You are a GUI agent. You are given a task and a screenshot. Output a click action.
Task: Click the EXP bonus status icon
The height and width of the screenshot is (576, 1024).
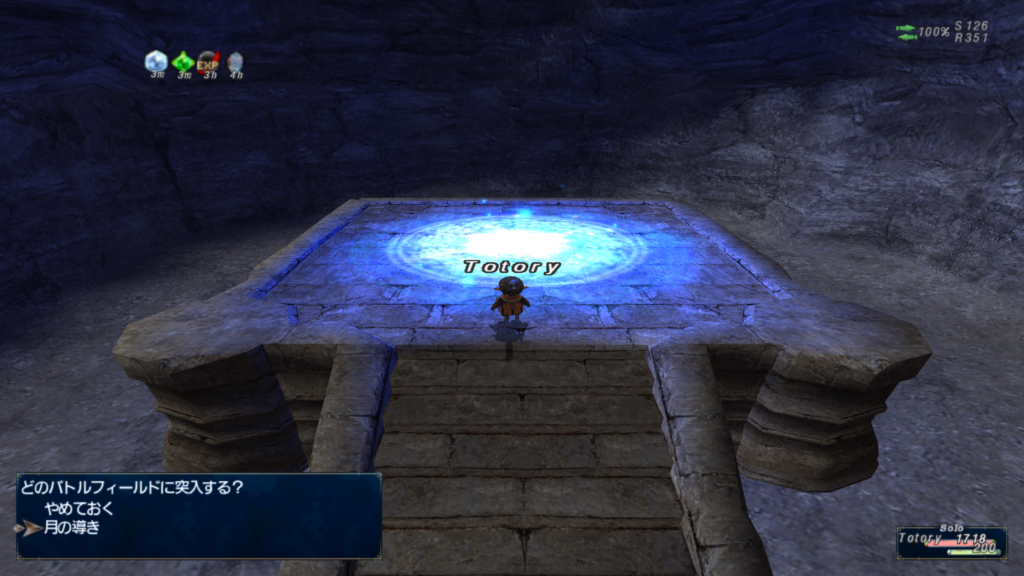(208, 62)
